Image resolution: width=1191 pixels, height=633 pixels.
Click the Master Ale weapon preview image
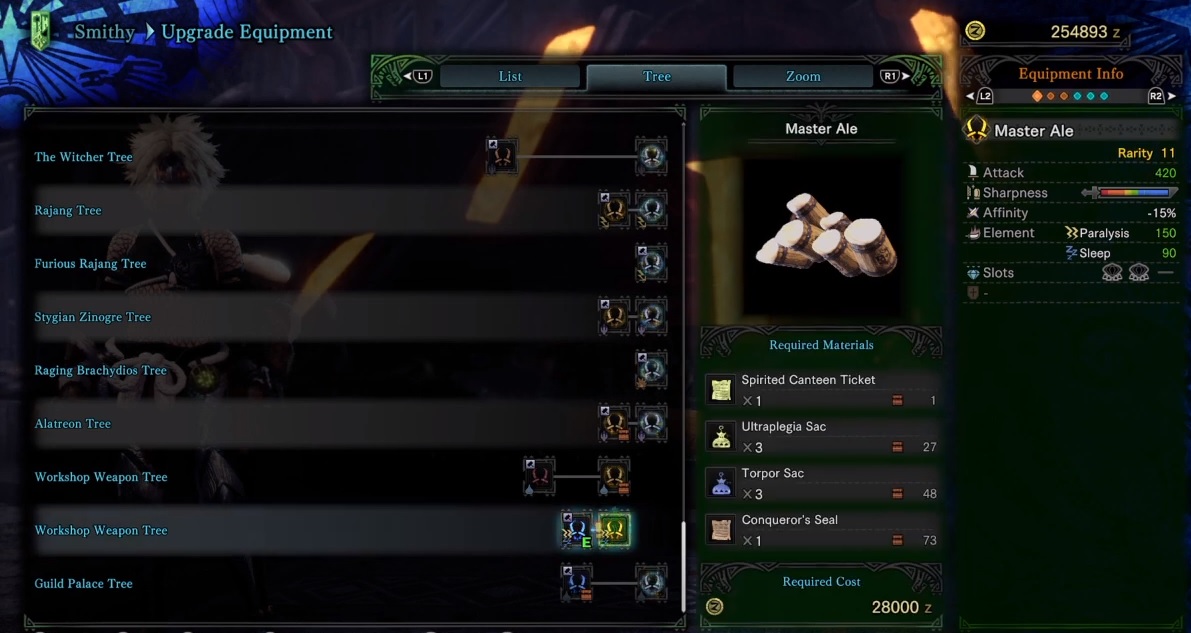821,235
